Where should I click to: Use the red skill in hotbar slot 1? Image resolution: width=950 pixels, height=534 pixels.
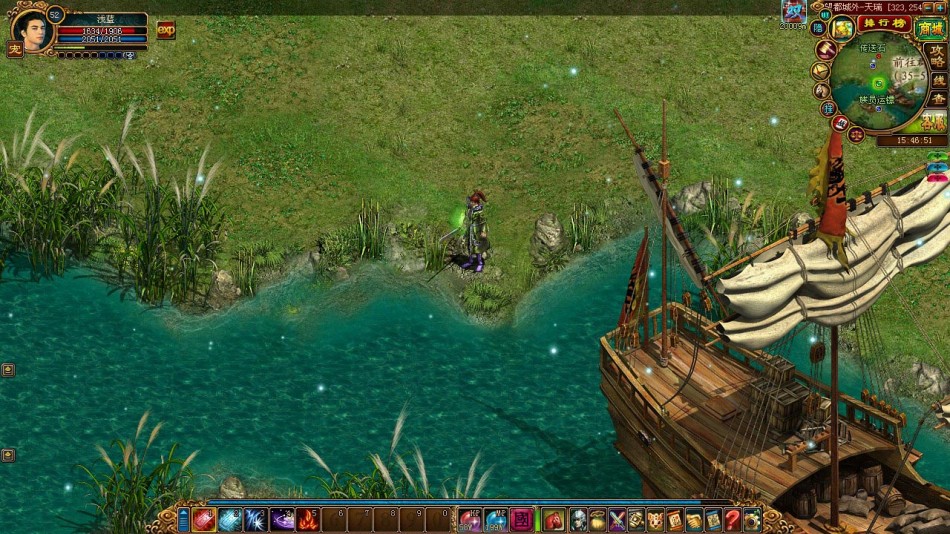point(204,519)
